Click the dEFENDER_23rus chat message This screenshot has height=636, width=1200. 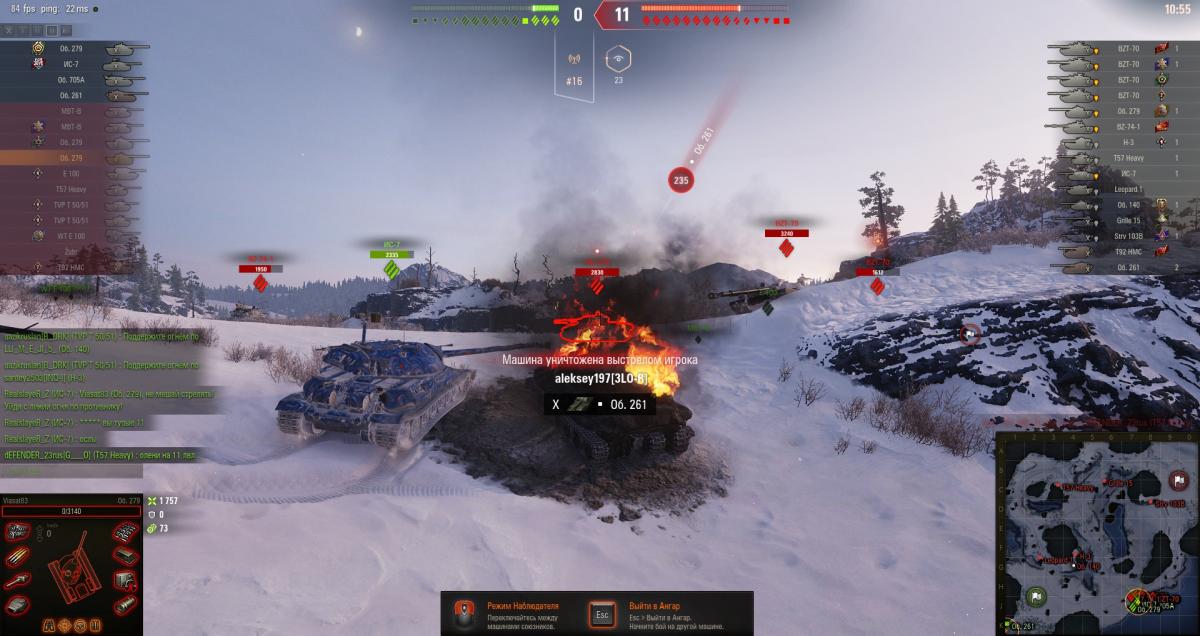[x=100, y=456]
